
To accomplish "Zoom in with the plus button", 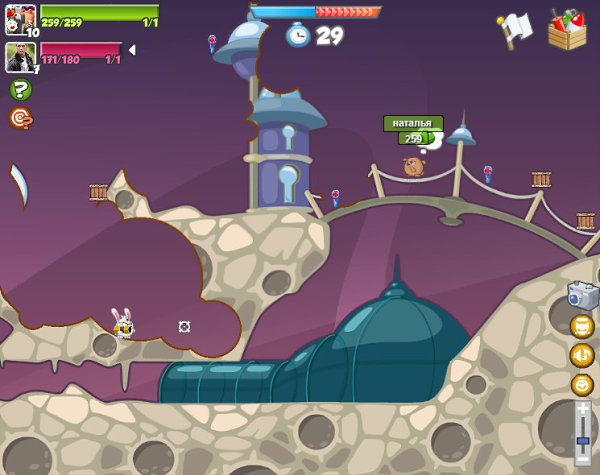I will click(x=583, y=409).
